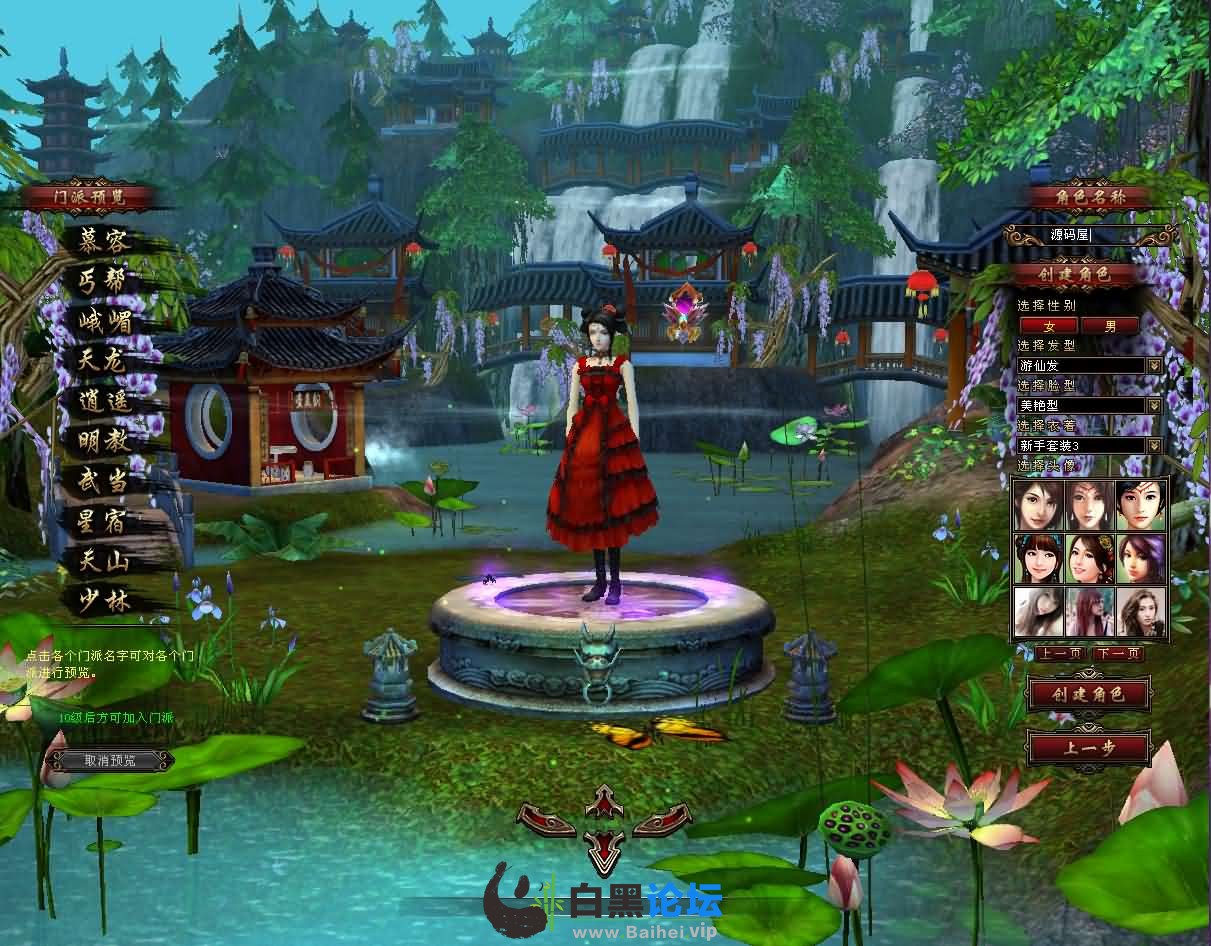Screen dimensions: 1211x946
Task: Confirm with the bottom 创建角色 create button
Action: [1089, 694]
